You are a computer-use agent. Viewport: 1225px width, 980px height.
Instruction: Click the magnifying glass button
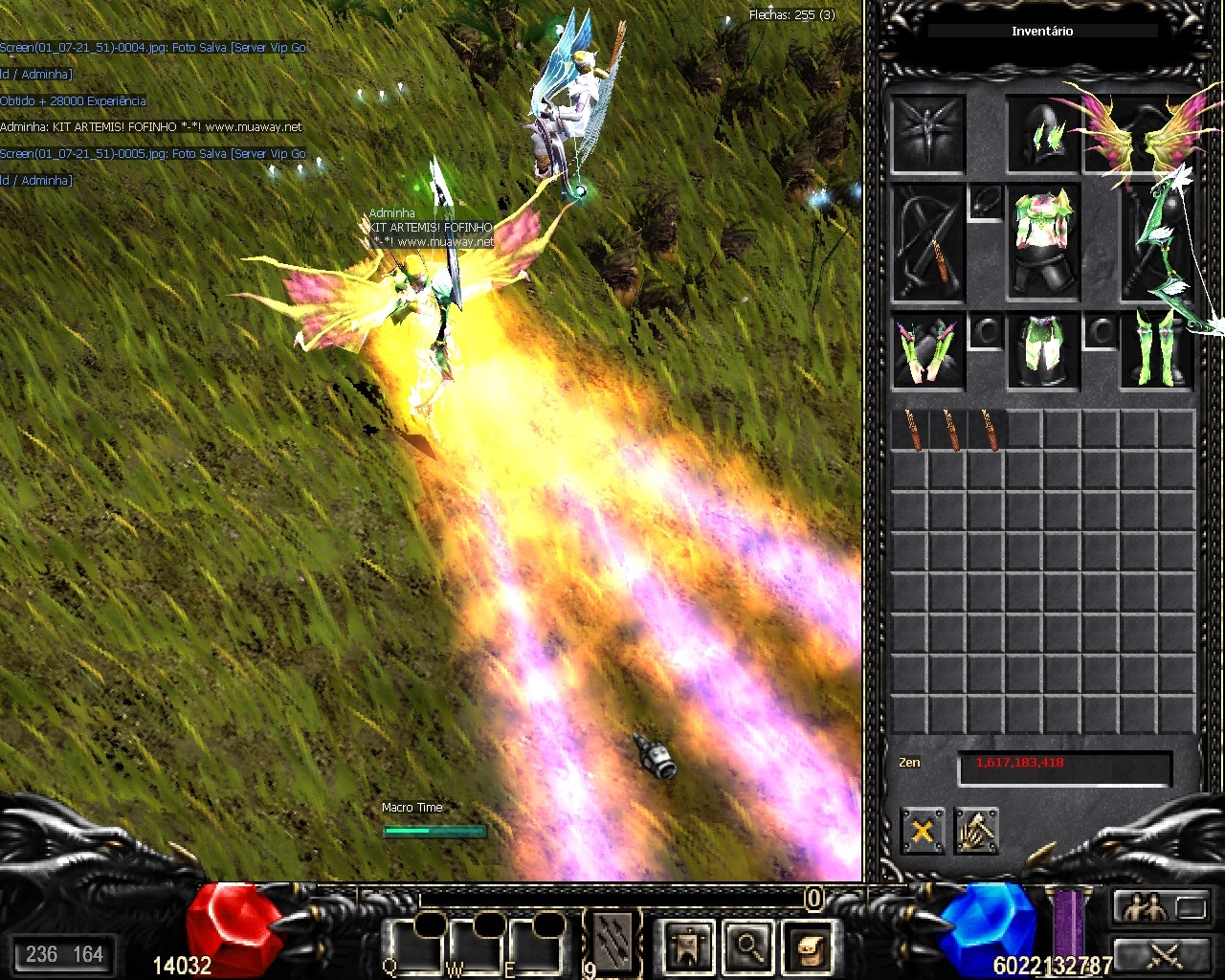click(x=748, y=946)
